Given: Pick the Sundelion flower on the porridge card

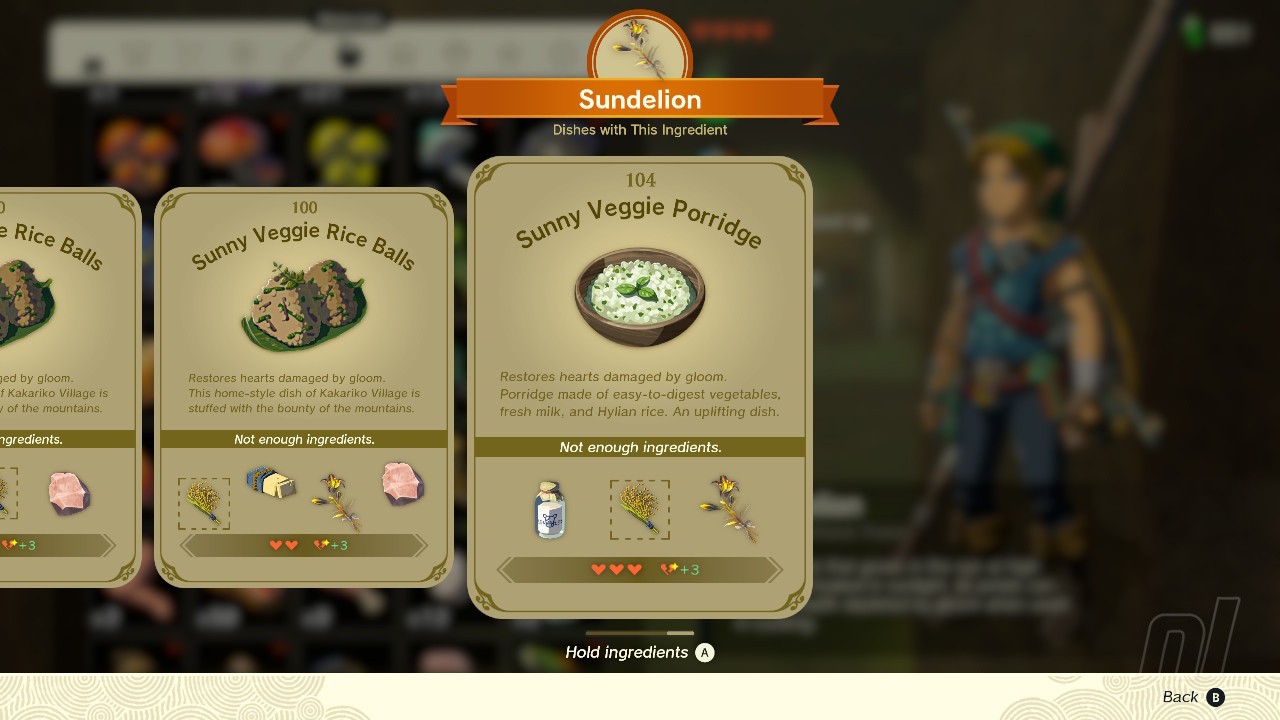Looking at the screenshot, I should tap(730, 507).
